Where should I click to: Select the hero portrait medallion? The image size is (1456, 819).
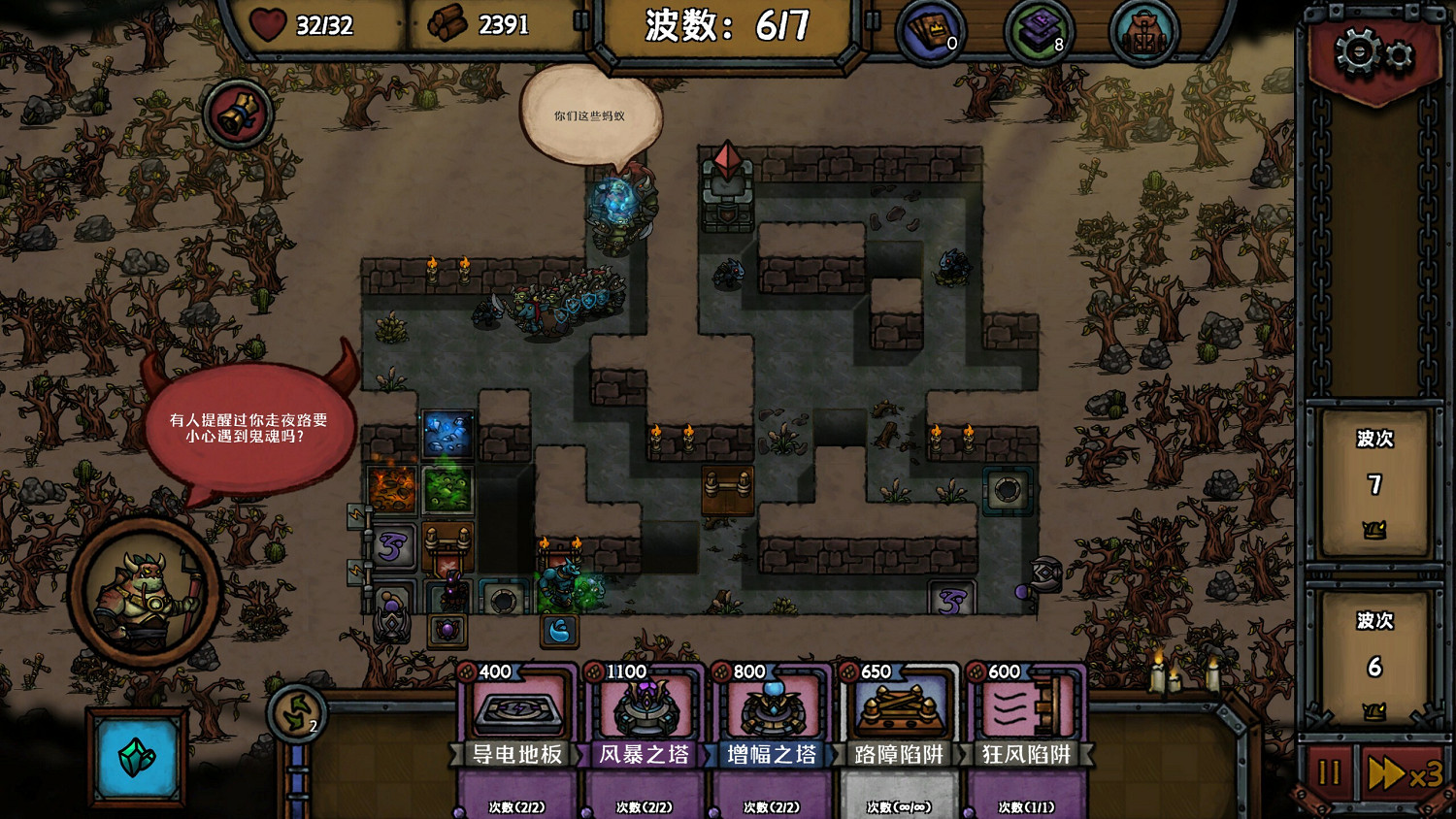(143, 589)
